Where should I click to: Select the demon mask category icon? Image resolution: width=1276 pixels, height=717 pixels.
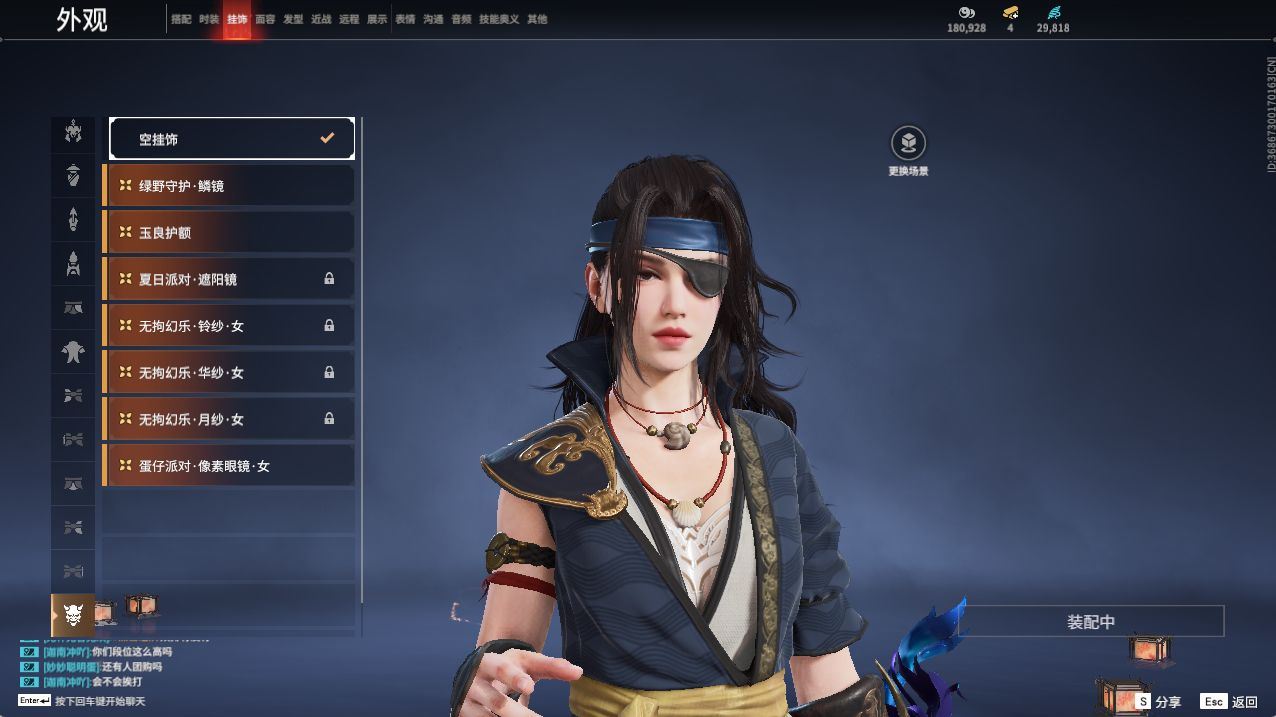(x=72, y=614)
